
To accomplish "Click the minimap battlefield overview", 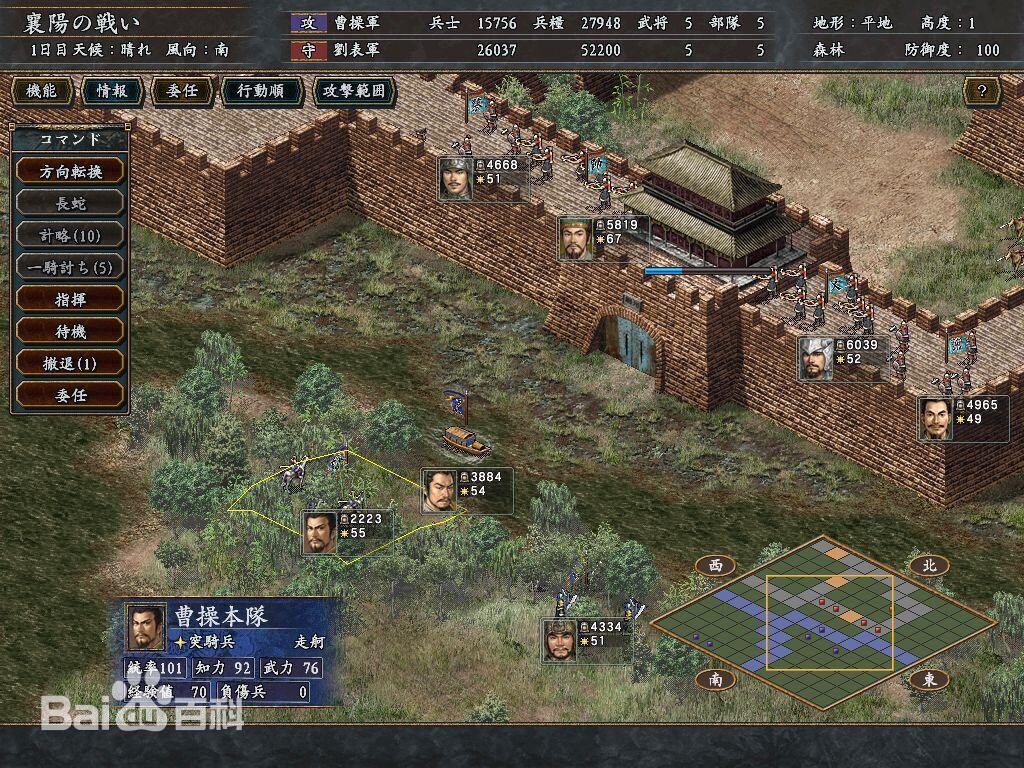I will (823, 620).
